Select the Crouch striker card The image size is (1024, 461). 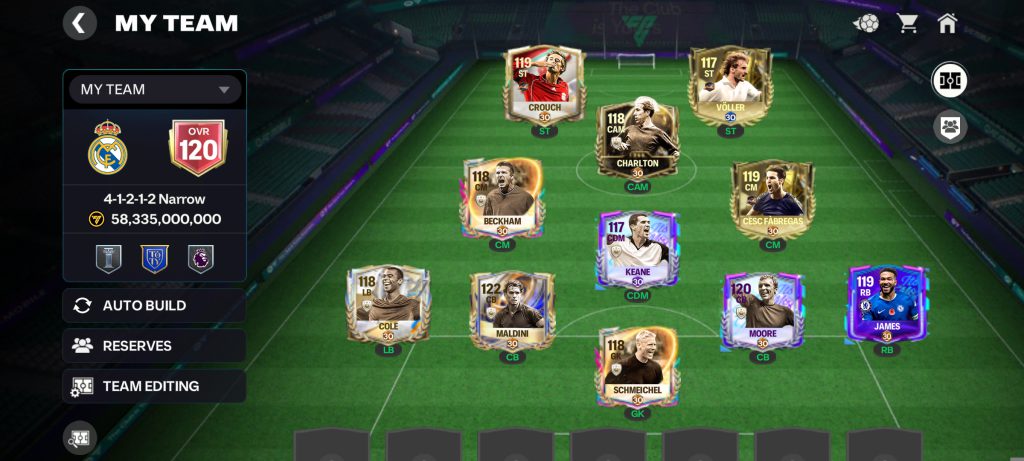click(544, 84)
